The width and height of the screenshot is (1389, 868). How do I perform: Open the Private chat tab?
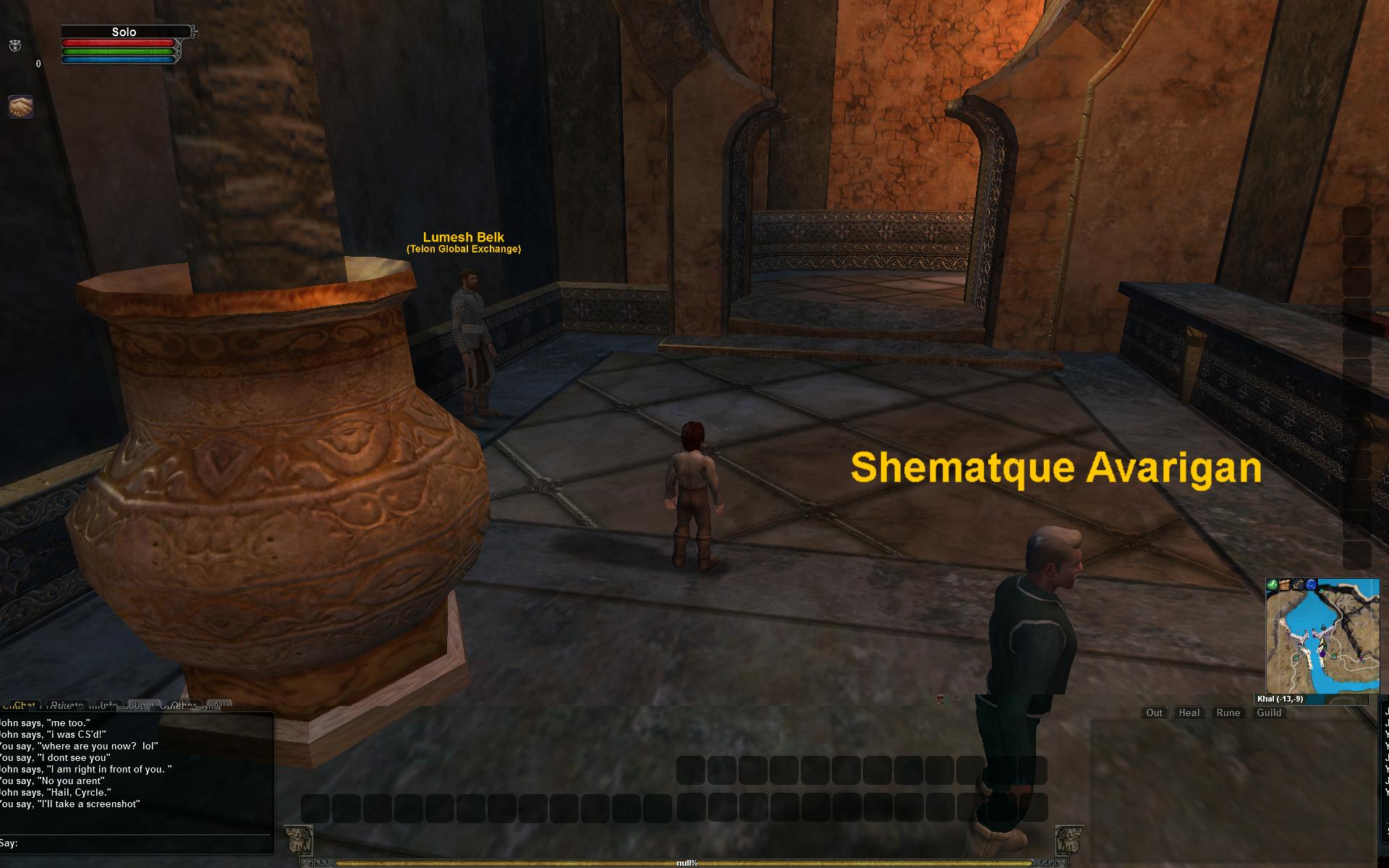tap(67, 705)
